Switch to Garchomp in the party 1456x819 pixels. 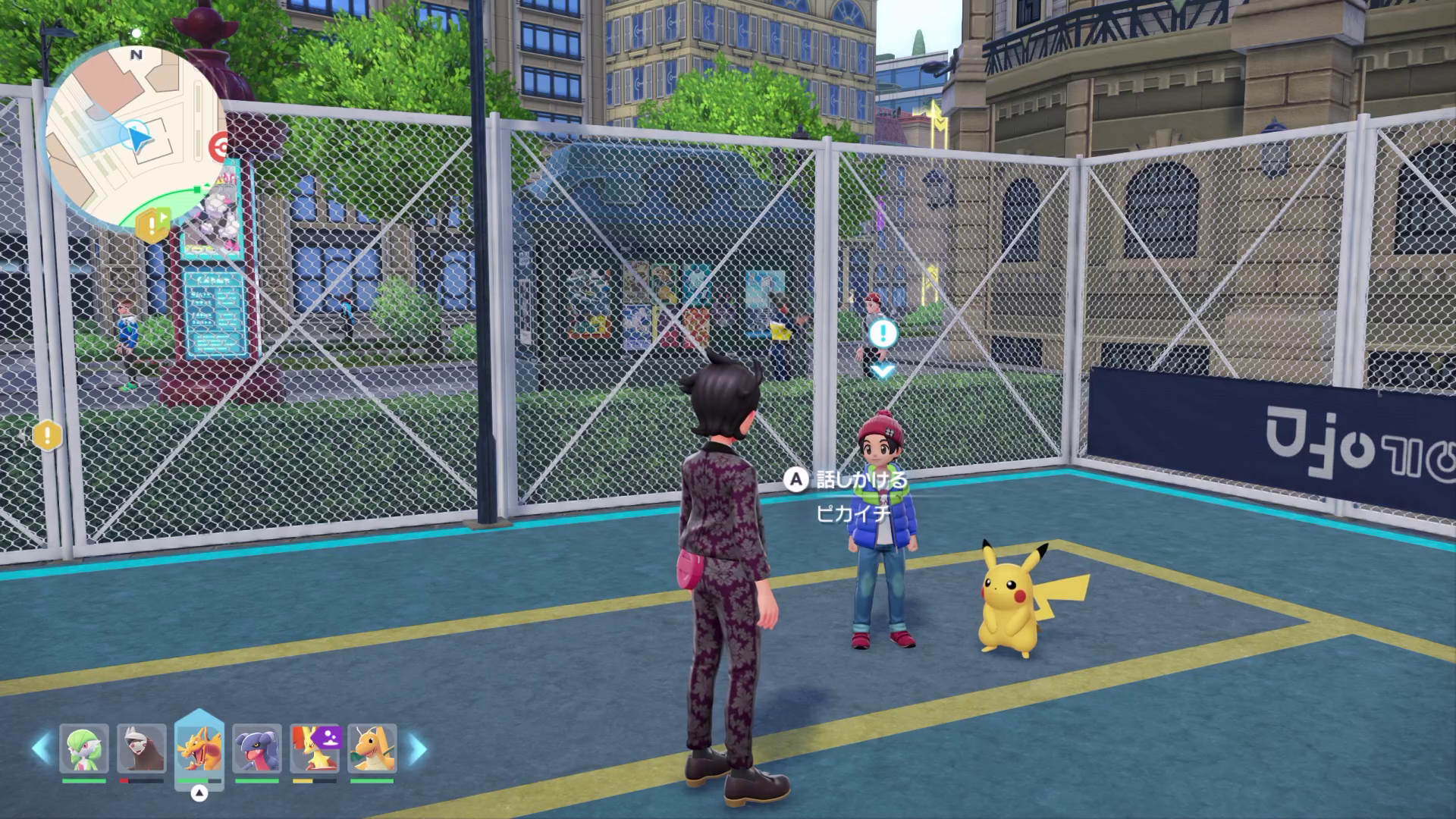(x=257, y=748)
